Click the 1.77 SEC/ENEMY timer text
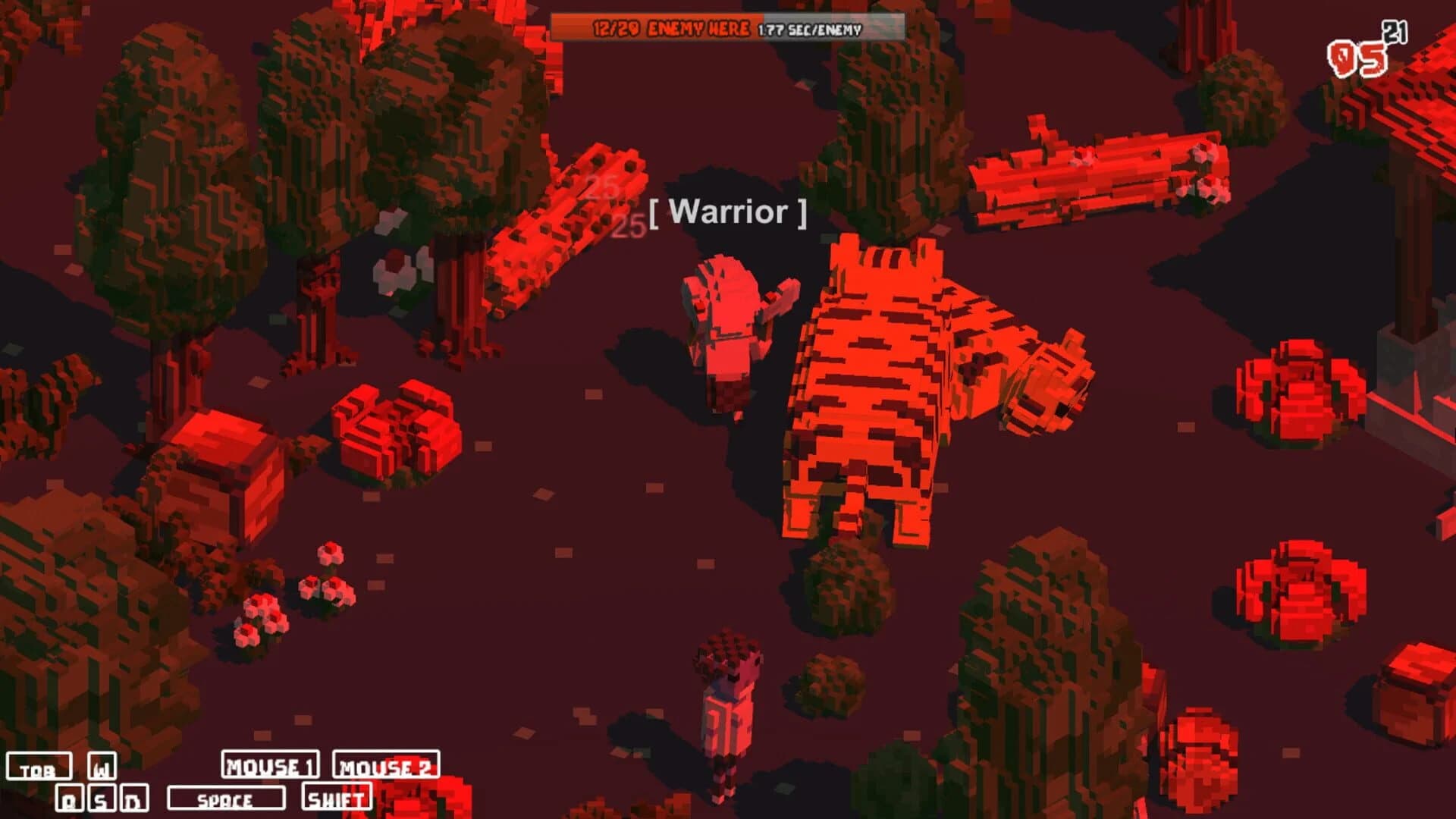Screen dimensions: 1456x819 [808, 30]
